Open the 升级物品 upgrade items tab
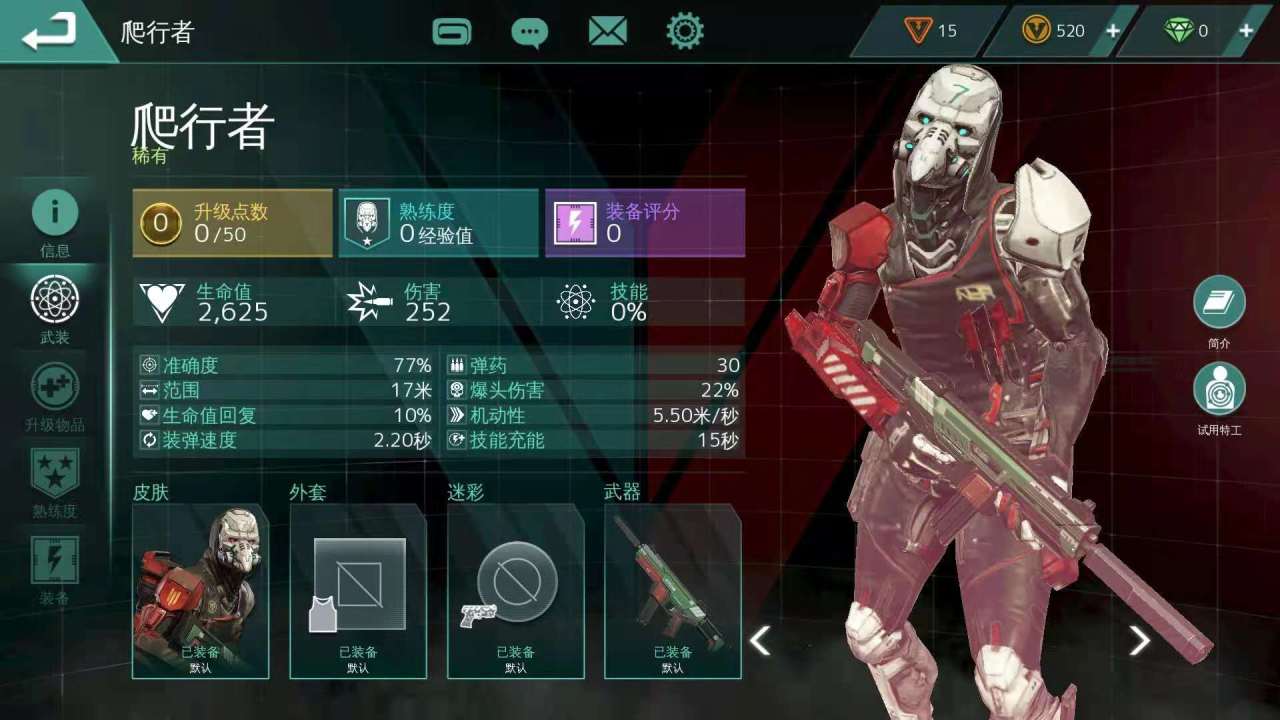 click(55, 396)
